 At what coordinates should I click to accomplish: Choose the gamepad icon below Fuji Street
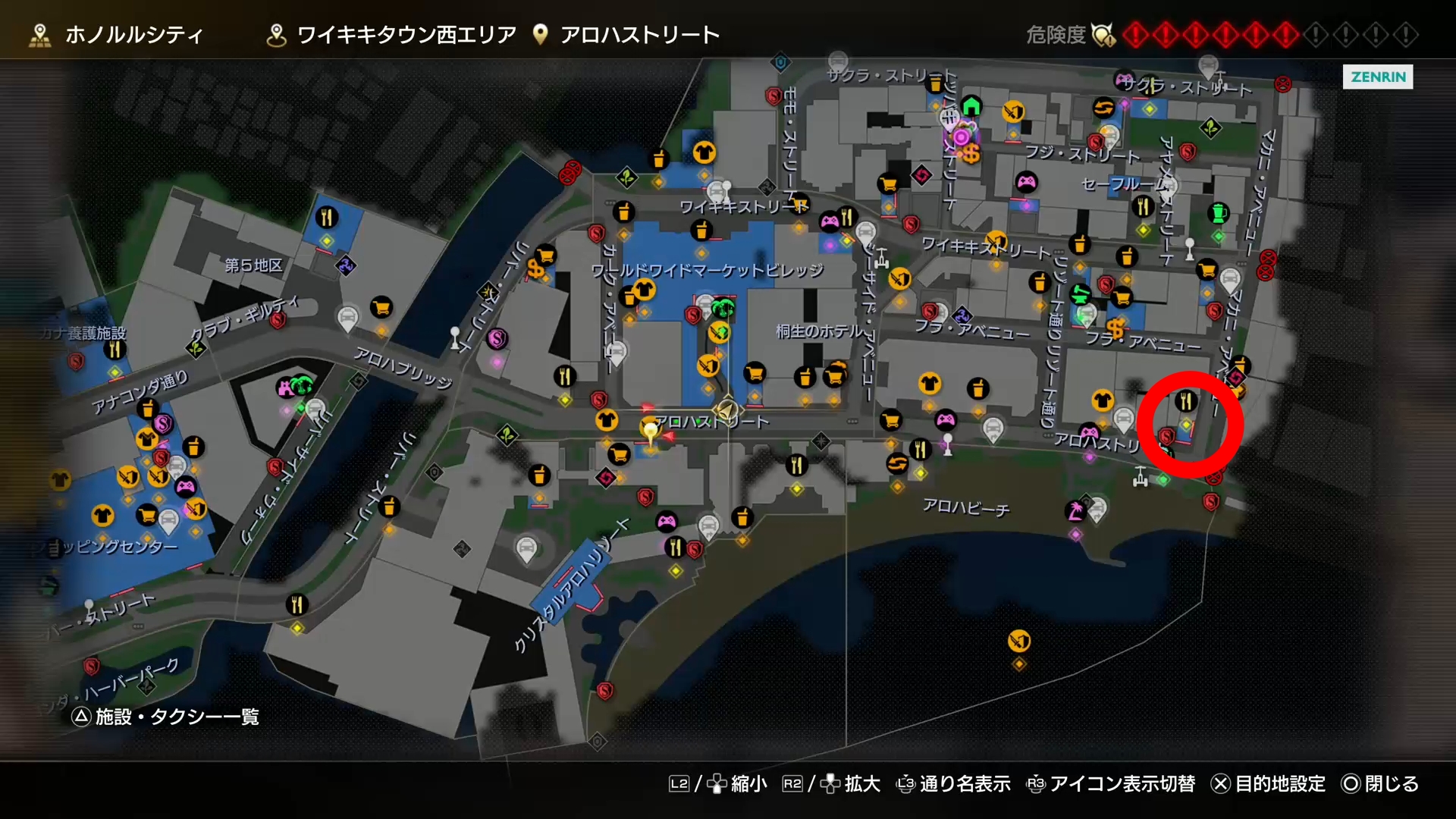coord(1026,182)
